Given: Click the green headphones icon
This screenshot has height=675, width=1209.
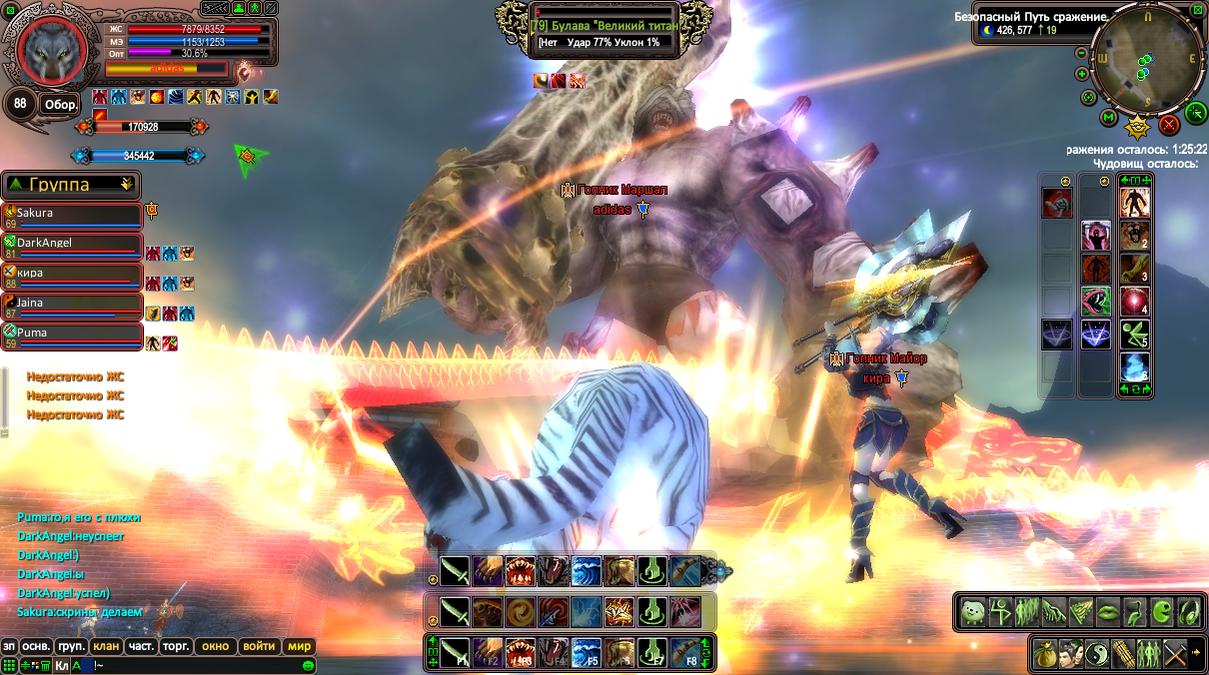Looking at the screenshot, I should click(1189, 611).
